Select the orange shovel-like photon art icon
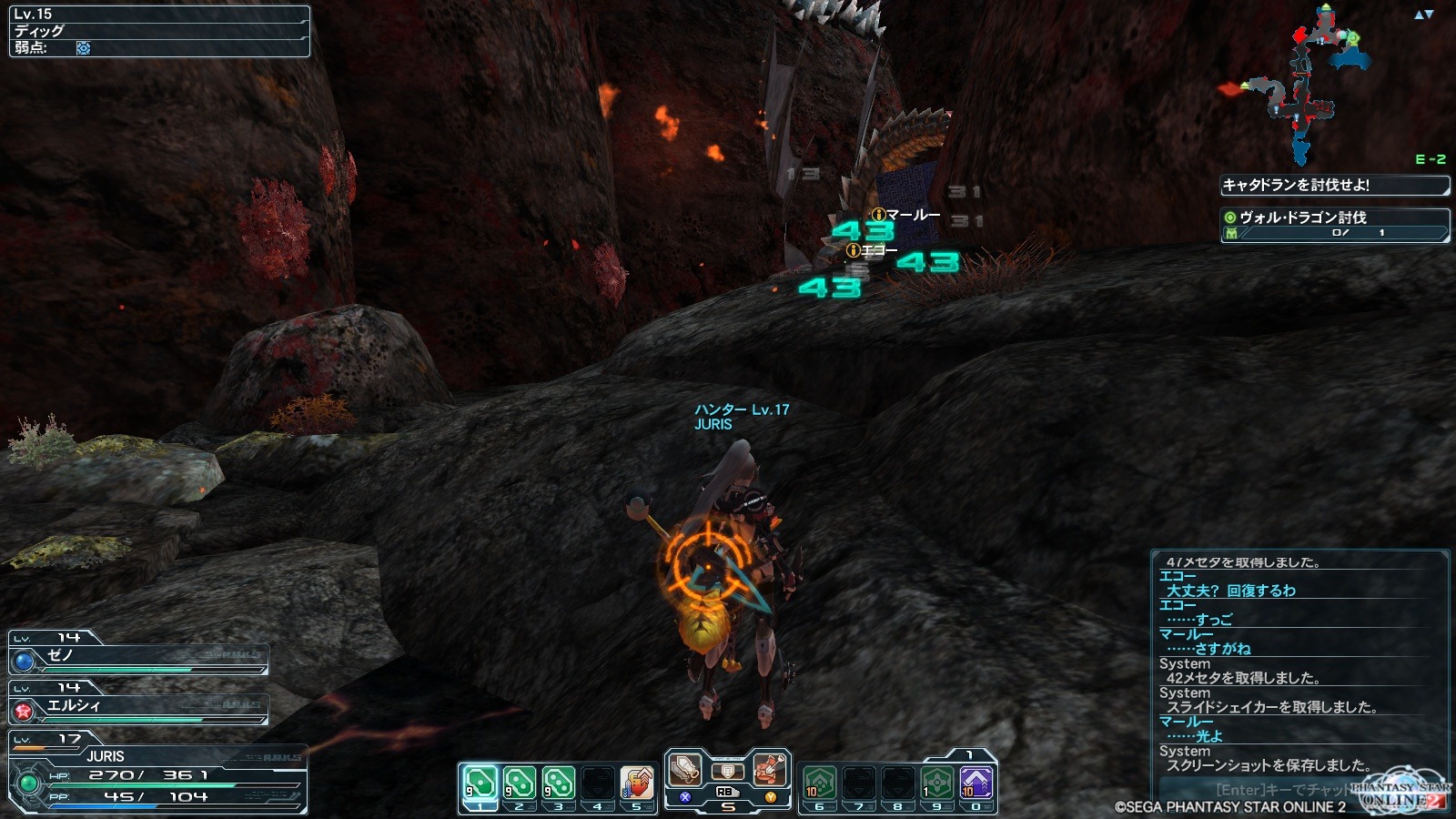 click(770, 770)
